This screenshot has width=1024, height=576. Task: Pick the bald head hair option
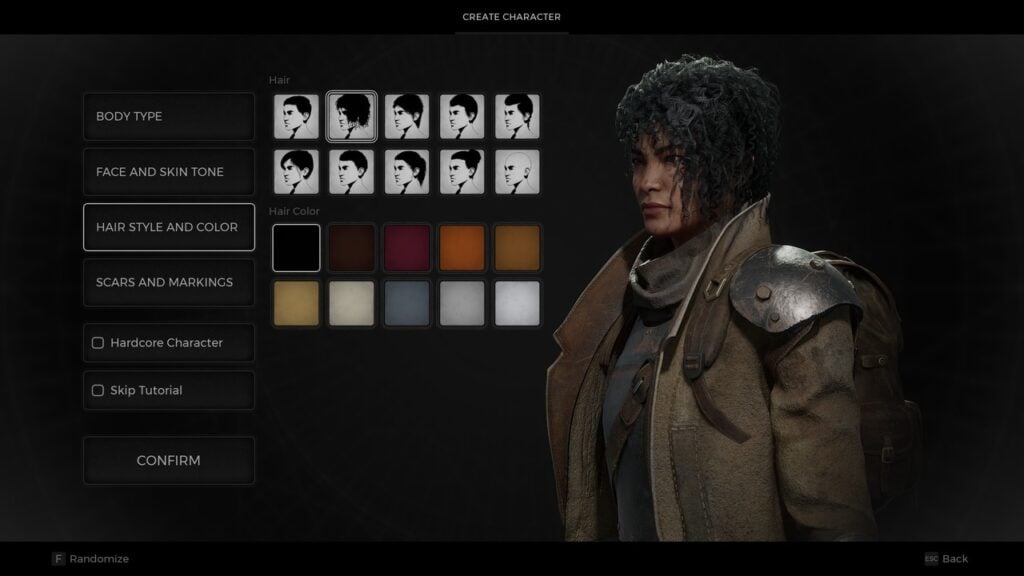[517, 172]
